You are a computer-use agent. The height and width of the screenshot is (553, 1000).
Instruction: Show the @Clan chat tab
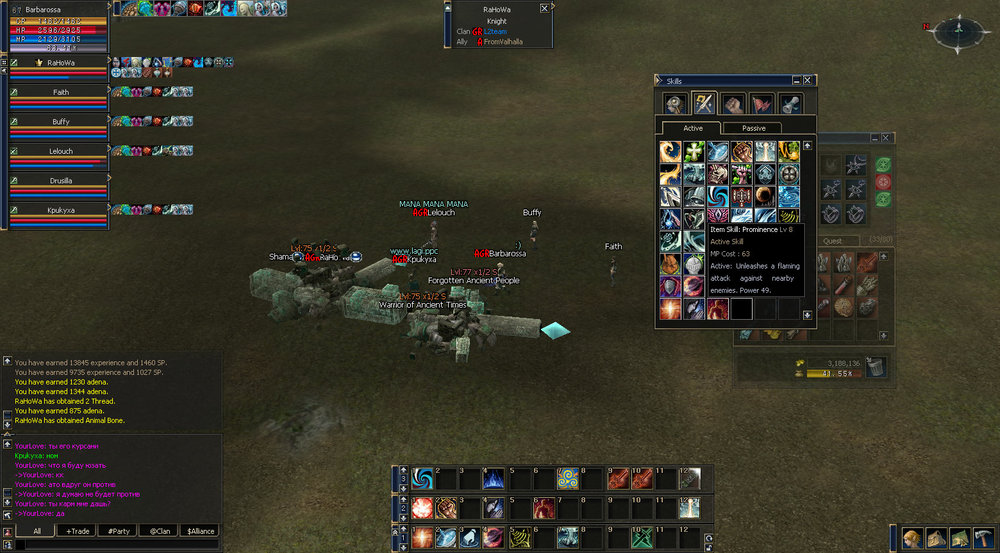click(x=158, y=531)
